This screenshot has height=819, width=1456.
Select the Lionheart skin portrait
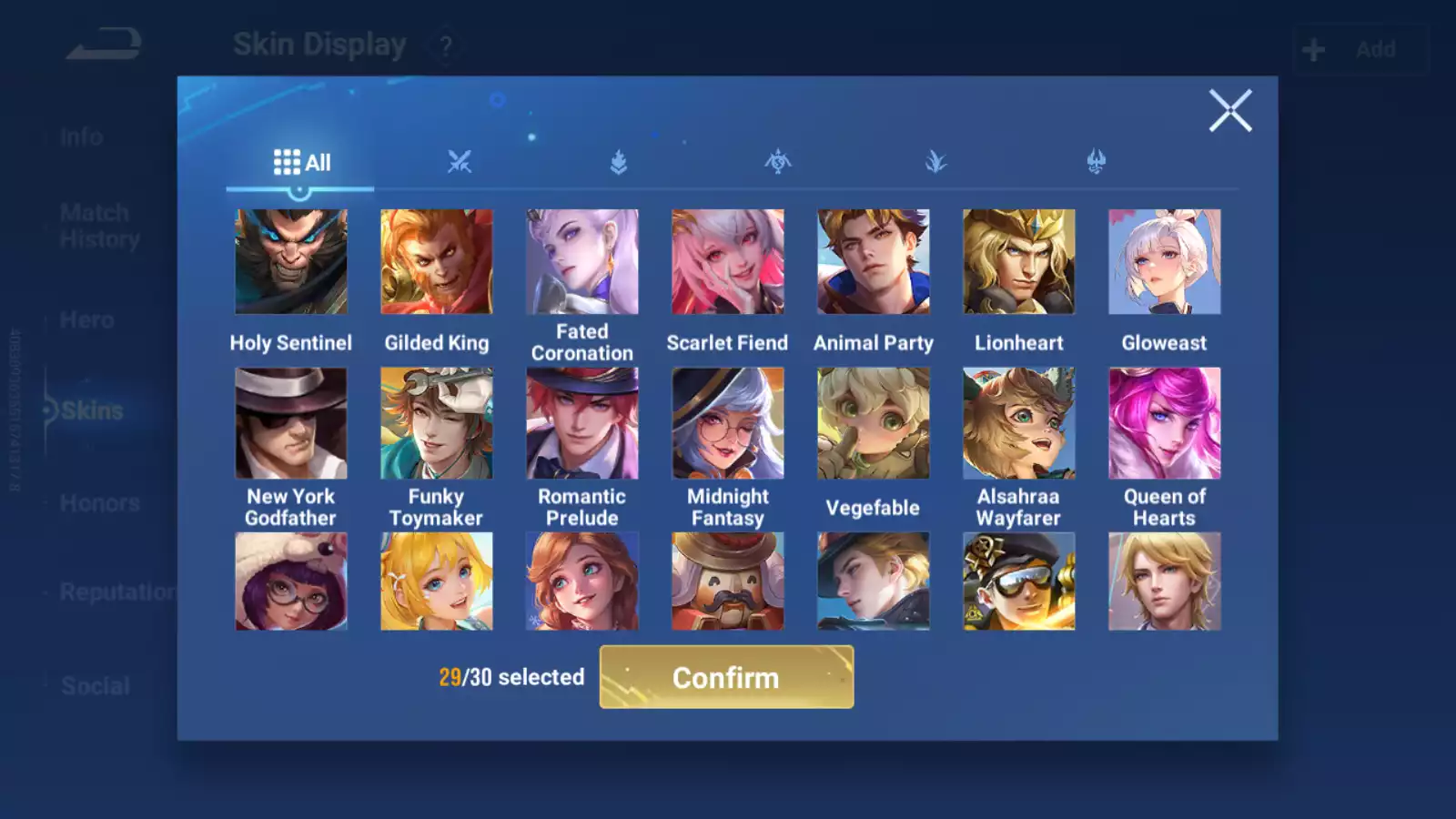1019,262
